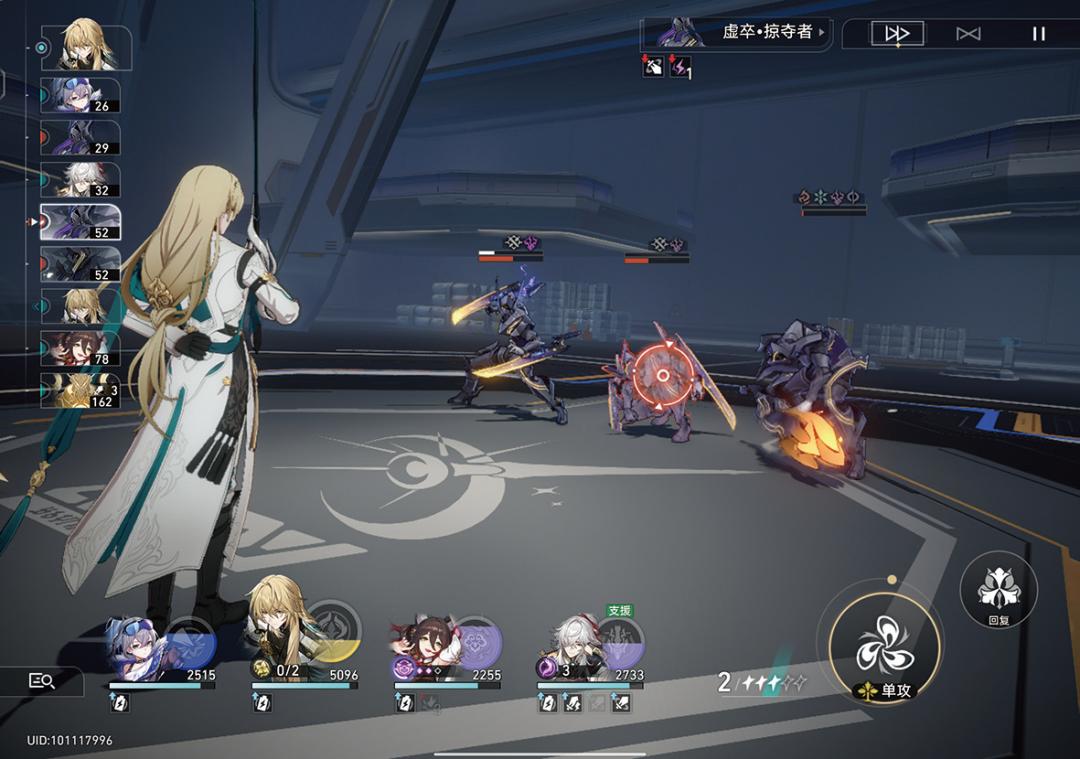Select the 回复 healing skill

(998, 590)
